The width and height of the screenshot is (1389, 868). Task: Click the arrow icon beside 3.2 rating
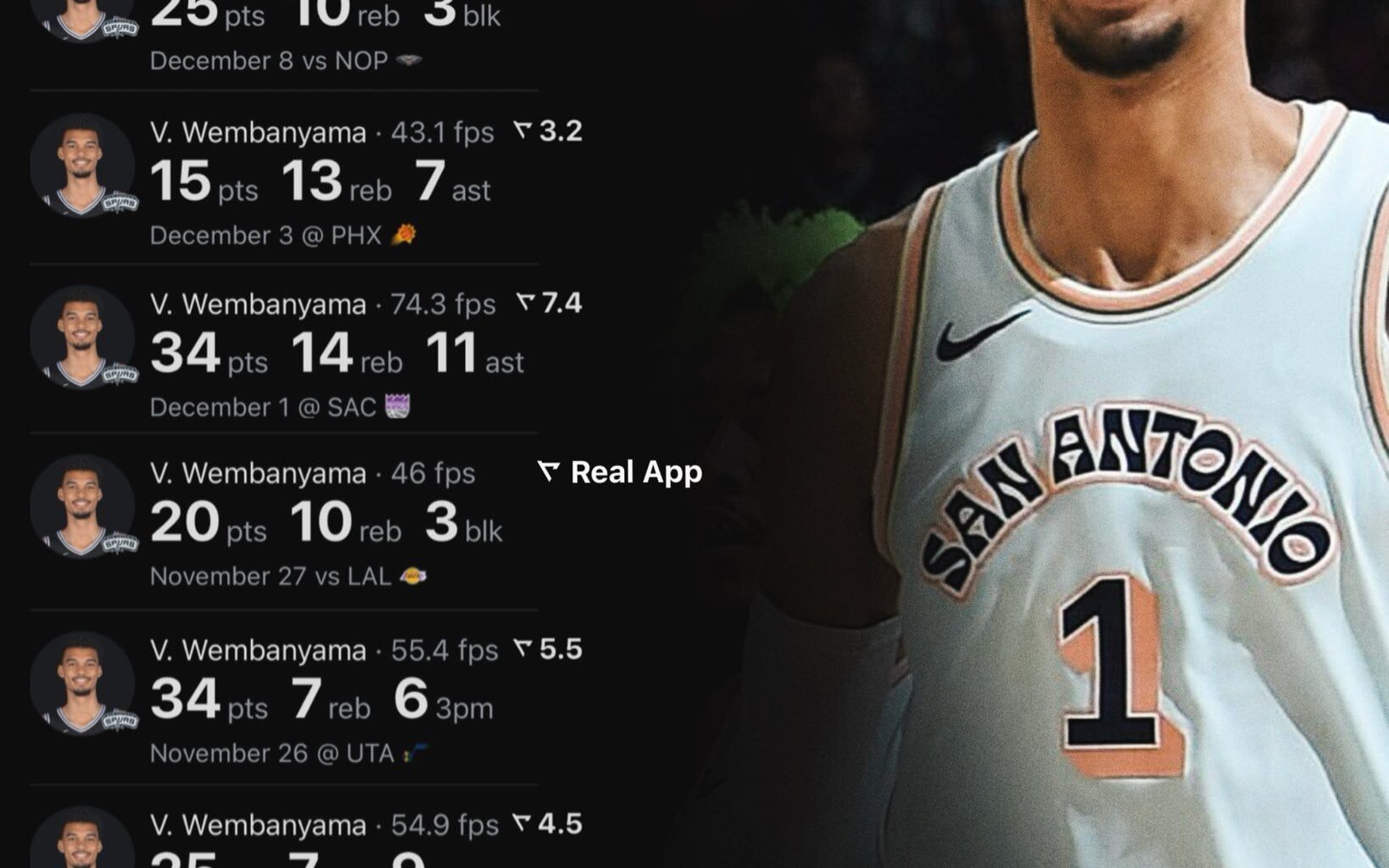521,131
